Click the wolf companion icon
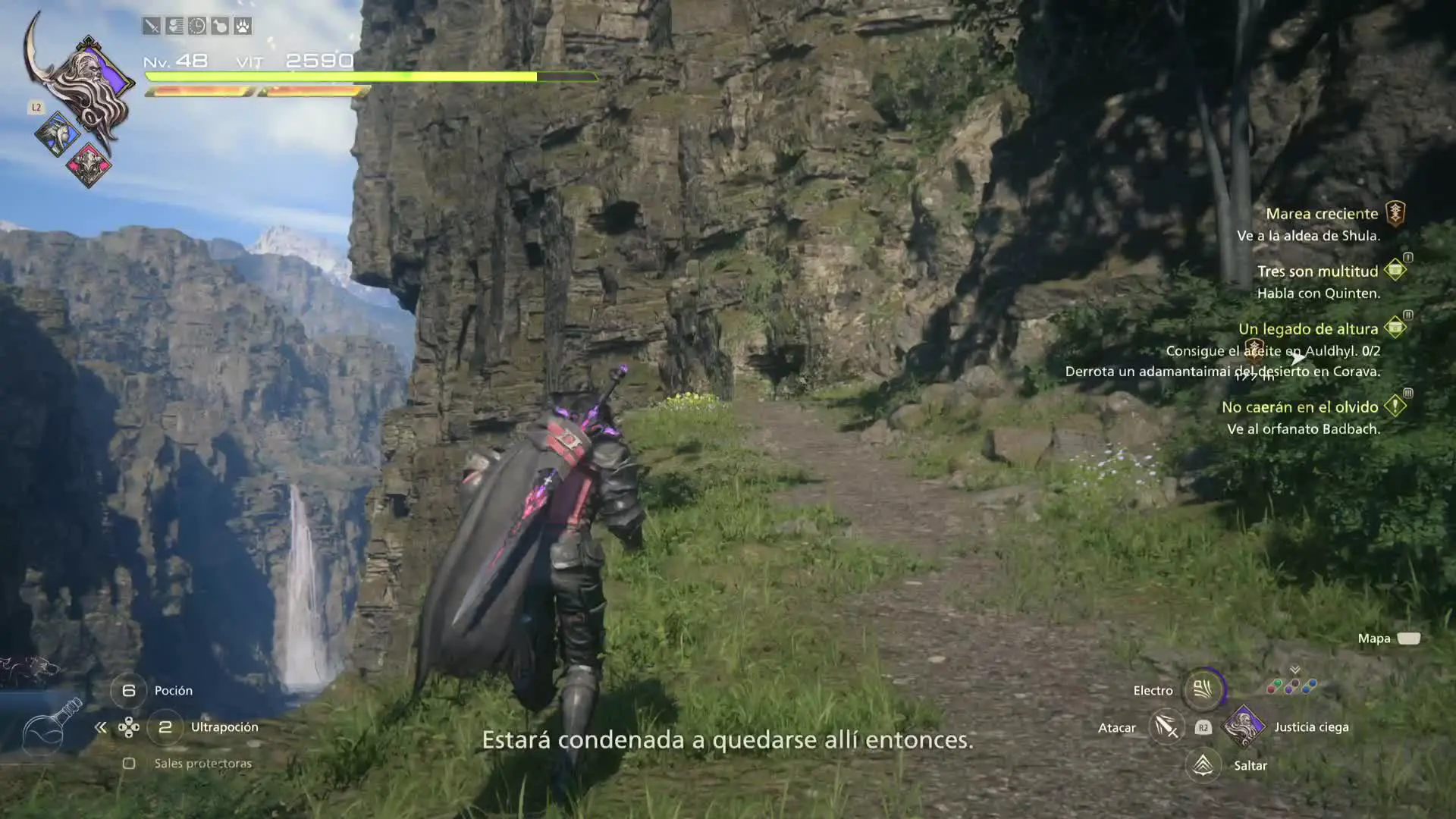 coord(30,671)
